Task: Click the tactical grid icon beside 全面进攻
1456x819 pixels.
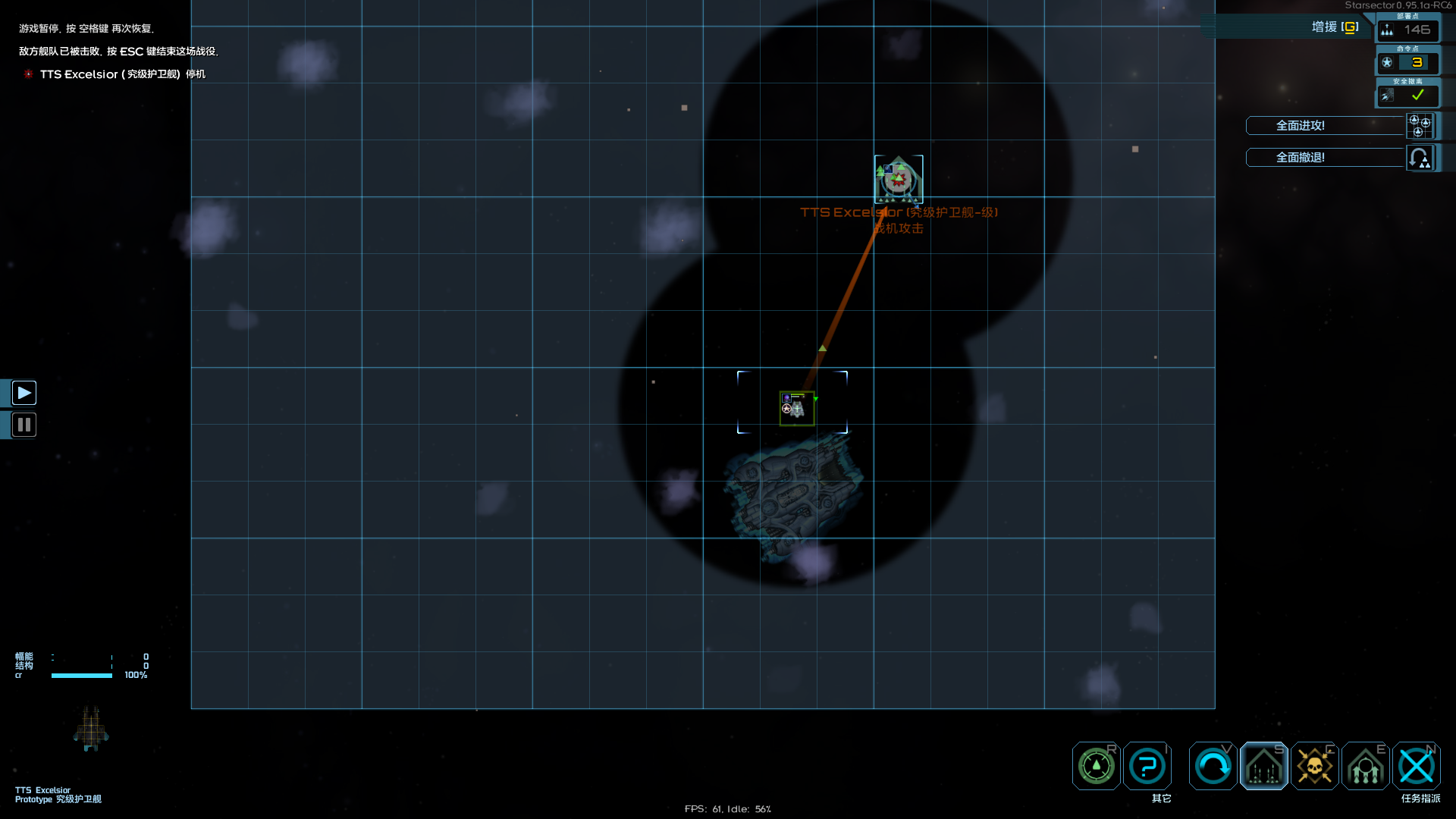Action: click(x=1420, y=126)
